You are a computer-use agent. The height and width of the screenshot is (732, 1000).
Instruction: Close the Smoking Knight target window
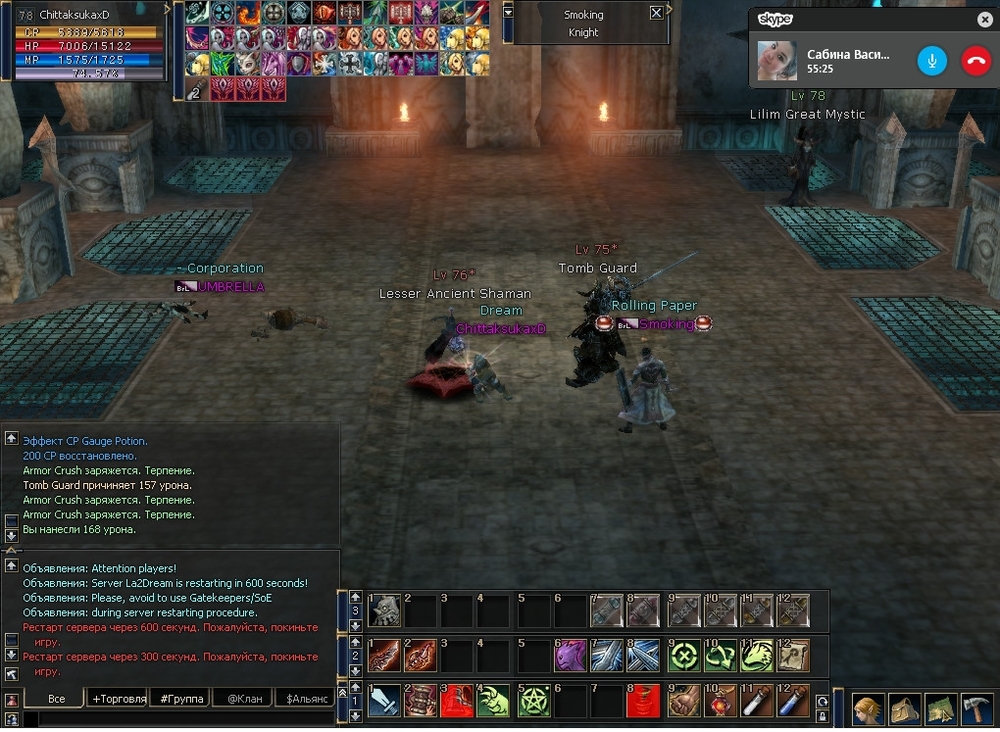pyautogui.click(x=656, y=13)
